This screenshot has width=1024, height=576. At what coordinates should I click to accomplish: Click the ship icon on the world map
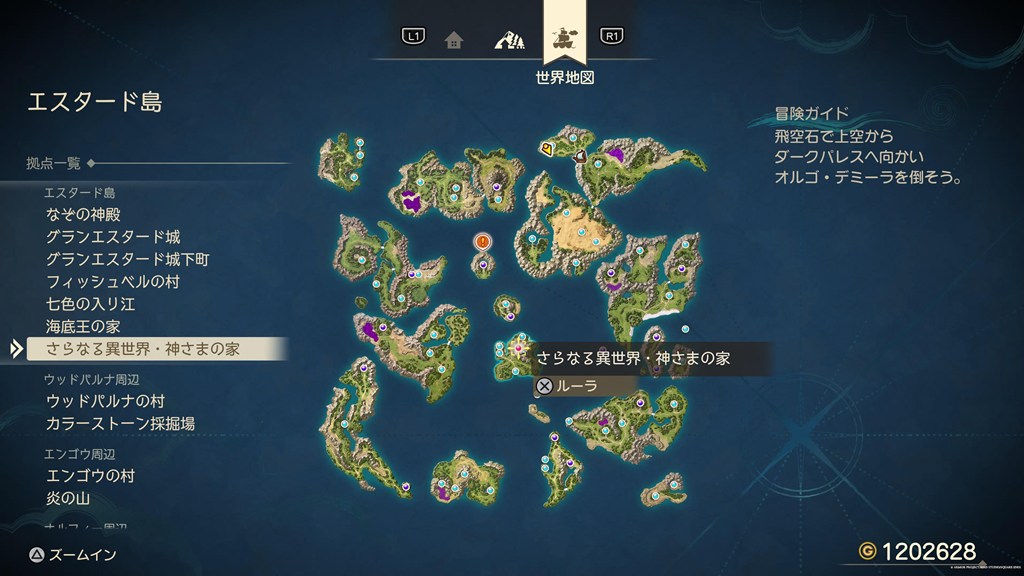(x=579, y=155)
